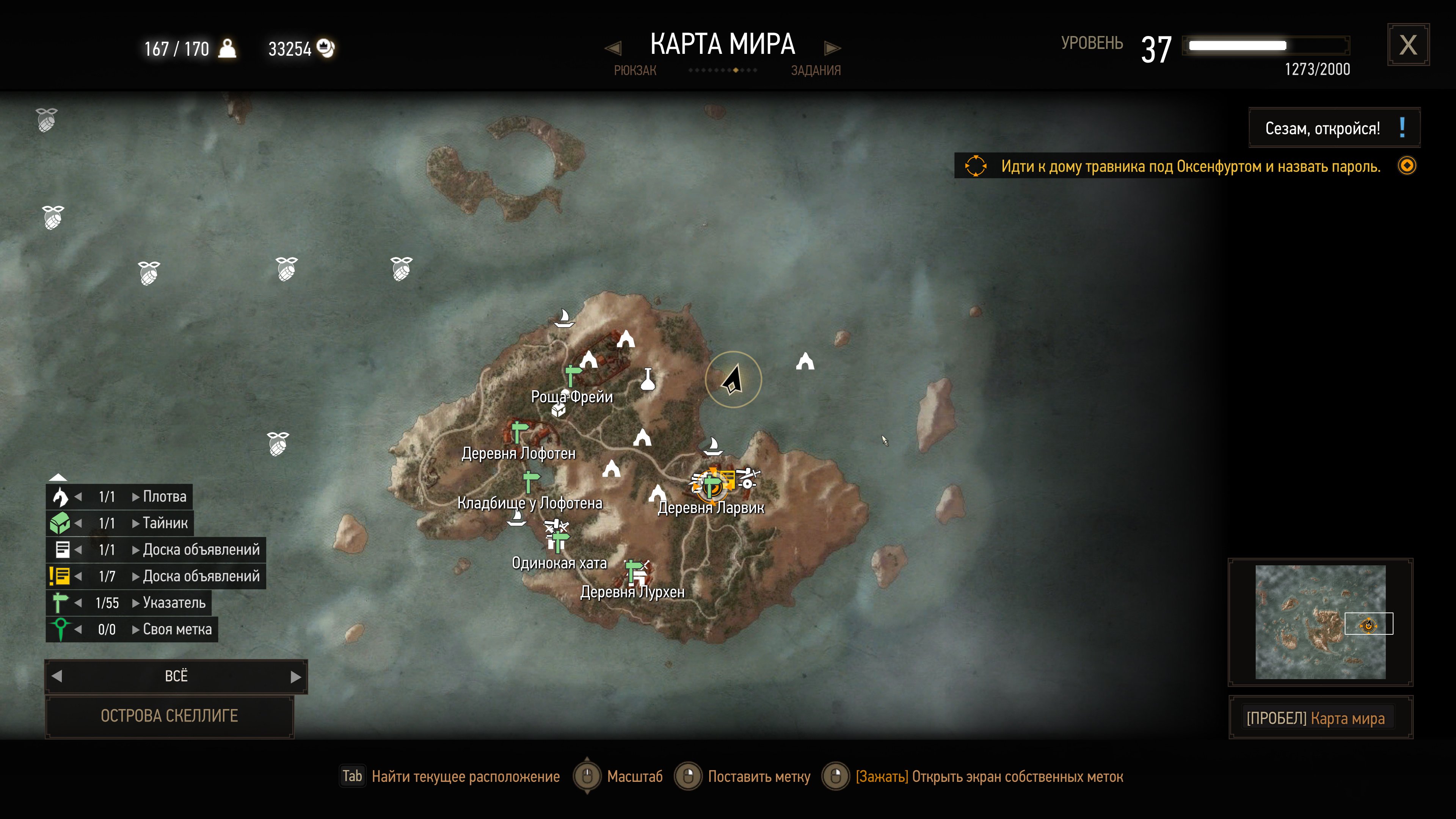Select the Деревня Лофотен signpost marker
Screen dimensions: 1456x819
pos(518,431)
